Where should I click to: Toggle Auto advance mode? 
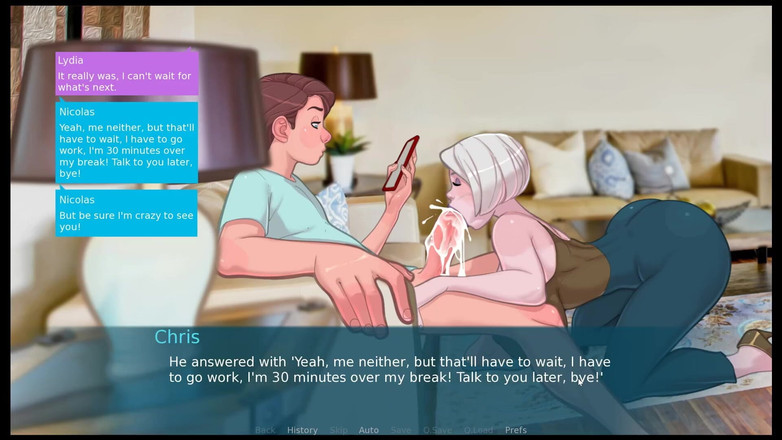369,430
